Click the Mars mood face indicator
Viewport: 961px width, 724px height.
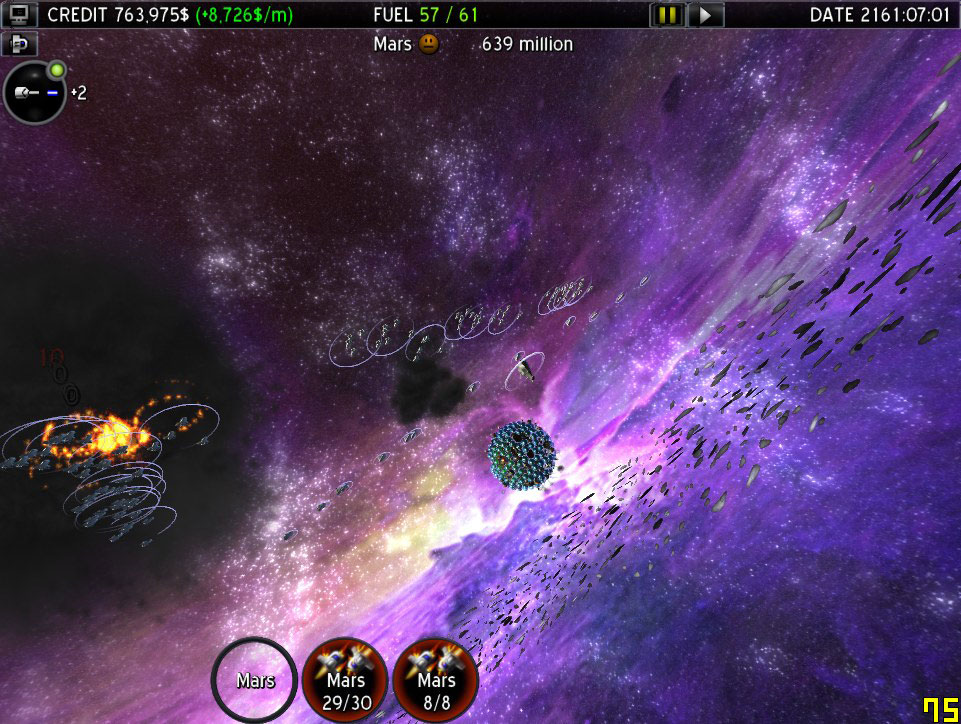point(429,44)
